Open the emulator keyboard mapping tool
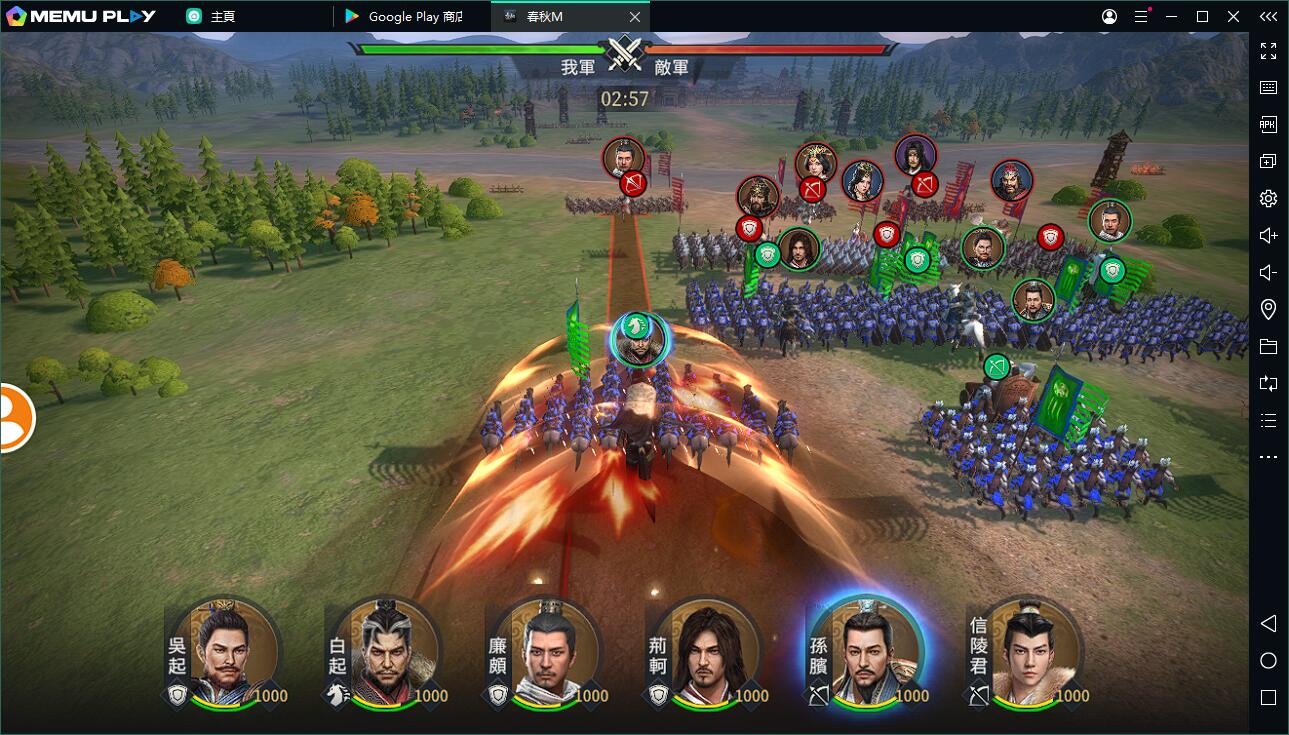 click(1268, 87)
